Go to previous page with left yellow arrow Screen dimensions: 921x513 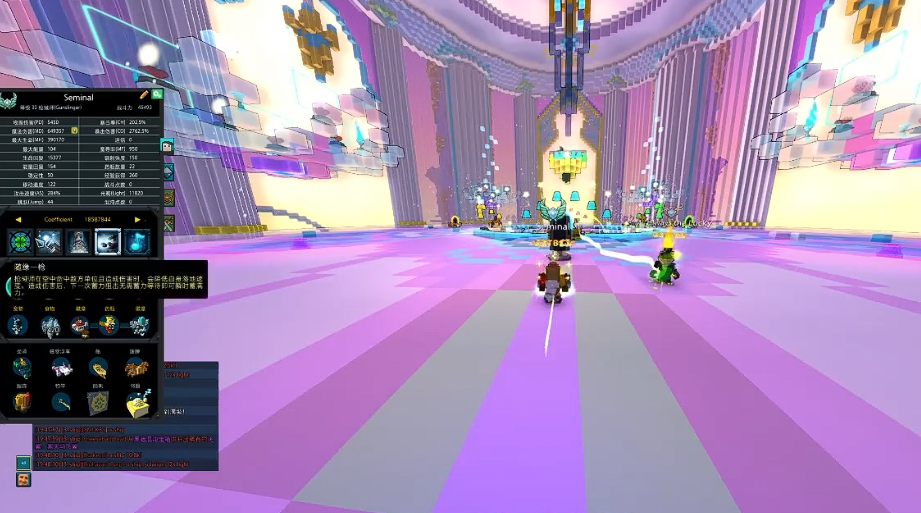pos(18,219)
